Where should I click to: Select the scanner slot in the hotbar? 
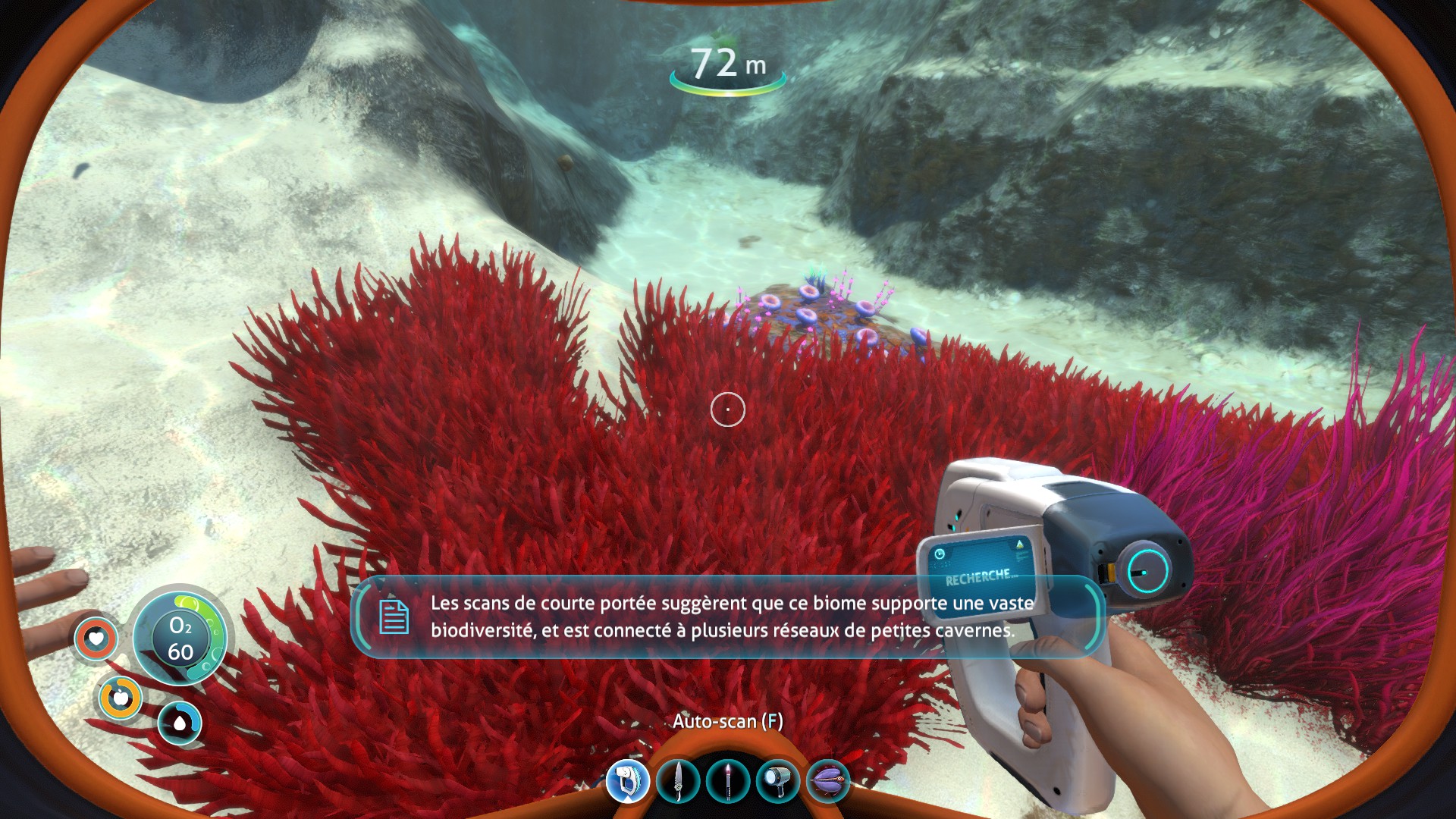coord(628,781)
